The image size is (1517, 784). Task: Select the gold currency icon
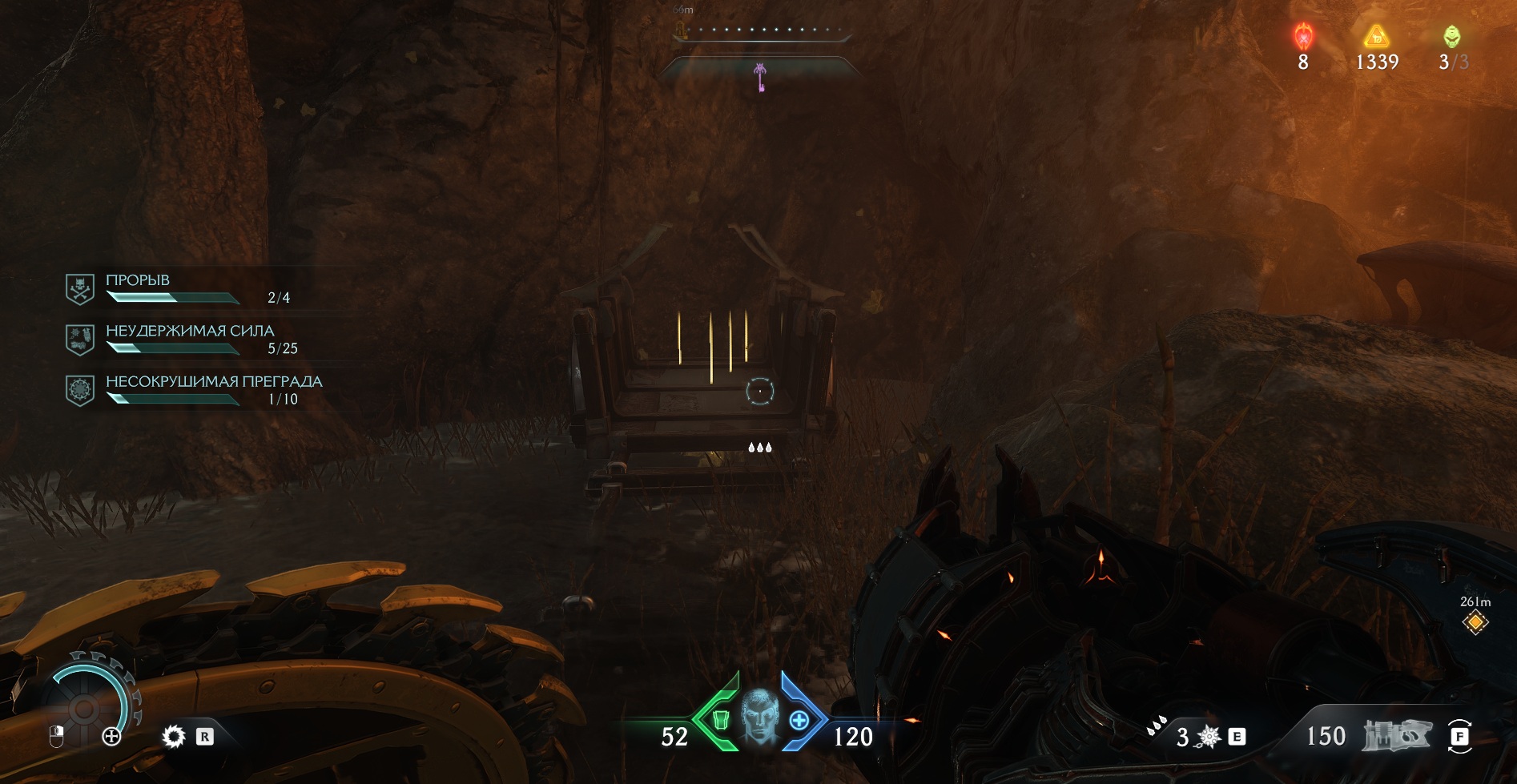pos(1376,37)
